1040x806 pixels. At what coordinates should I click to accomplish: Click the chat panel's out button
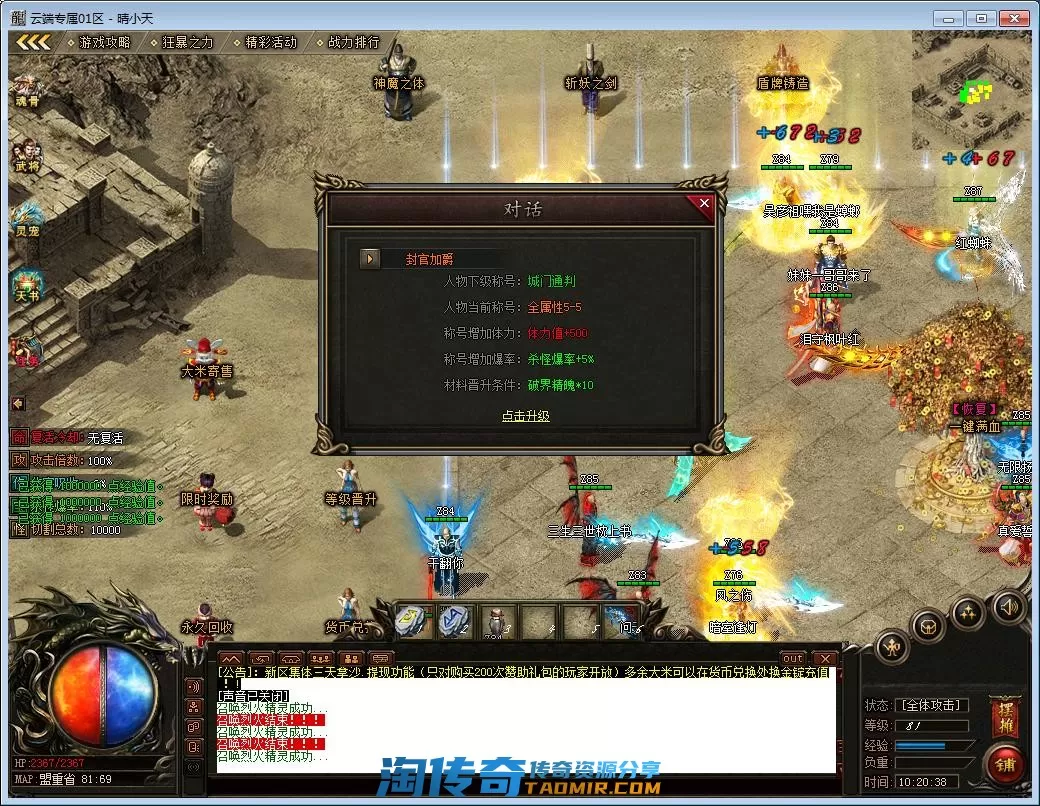point(792,658)
